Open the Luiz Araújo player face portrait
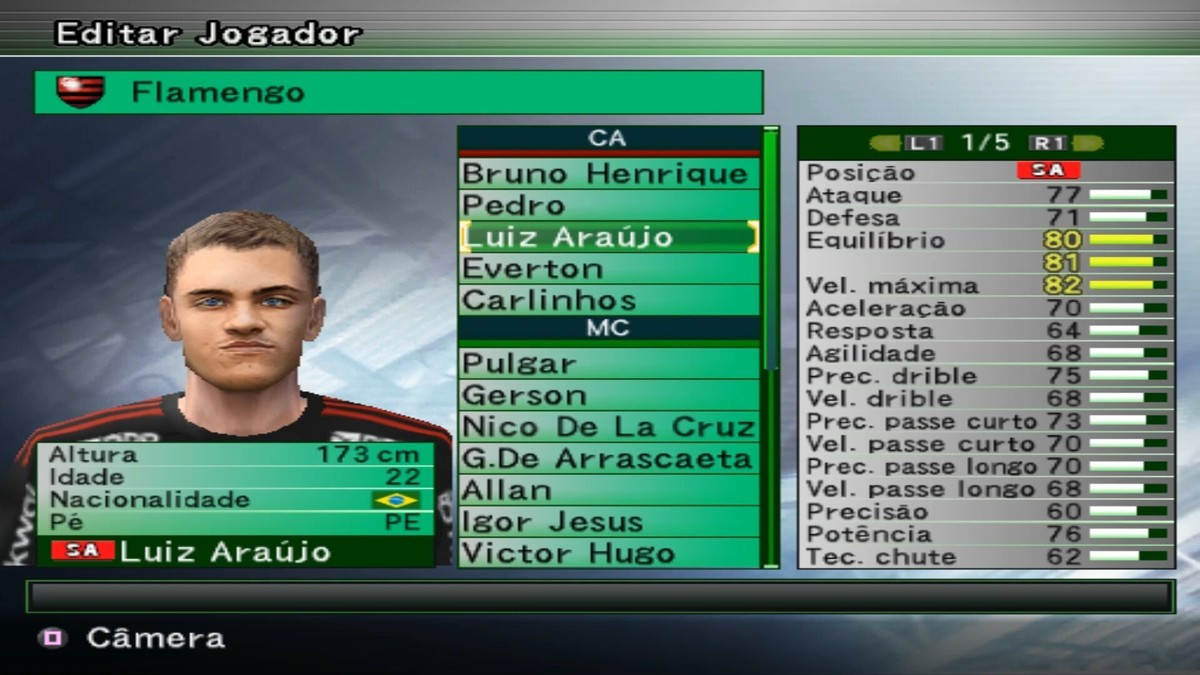This screenshot has height=675, width=1200. pyautogui.click(x=242, y=310)
